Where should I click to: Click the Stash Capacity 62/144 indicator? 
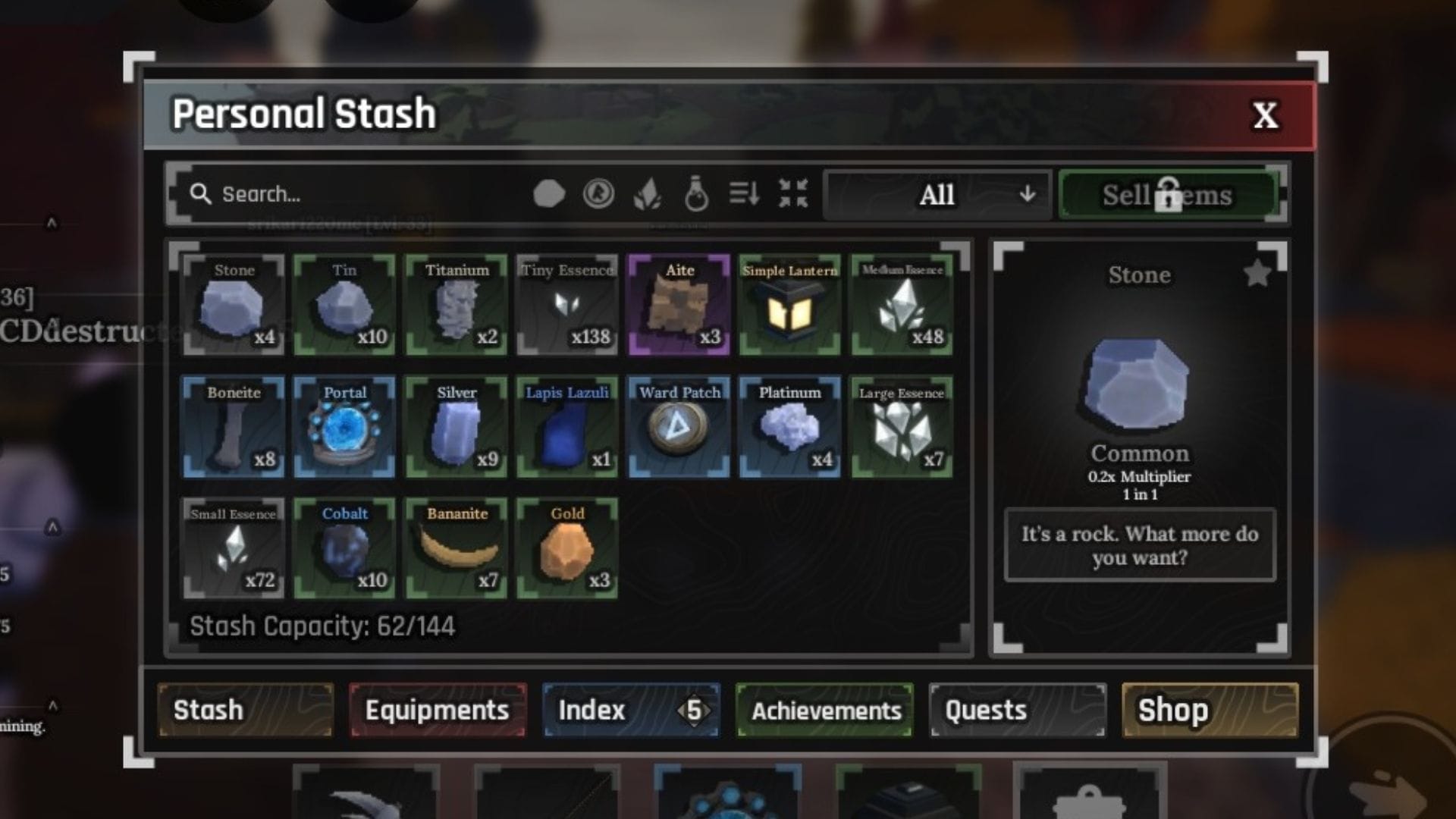(x=322, y=626)
